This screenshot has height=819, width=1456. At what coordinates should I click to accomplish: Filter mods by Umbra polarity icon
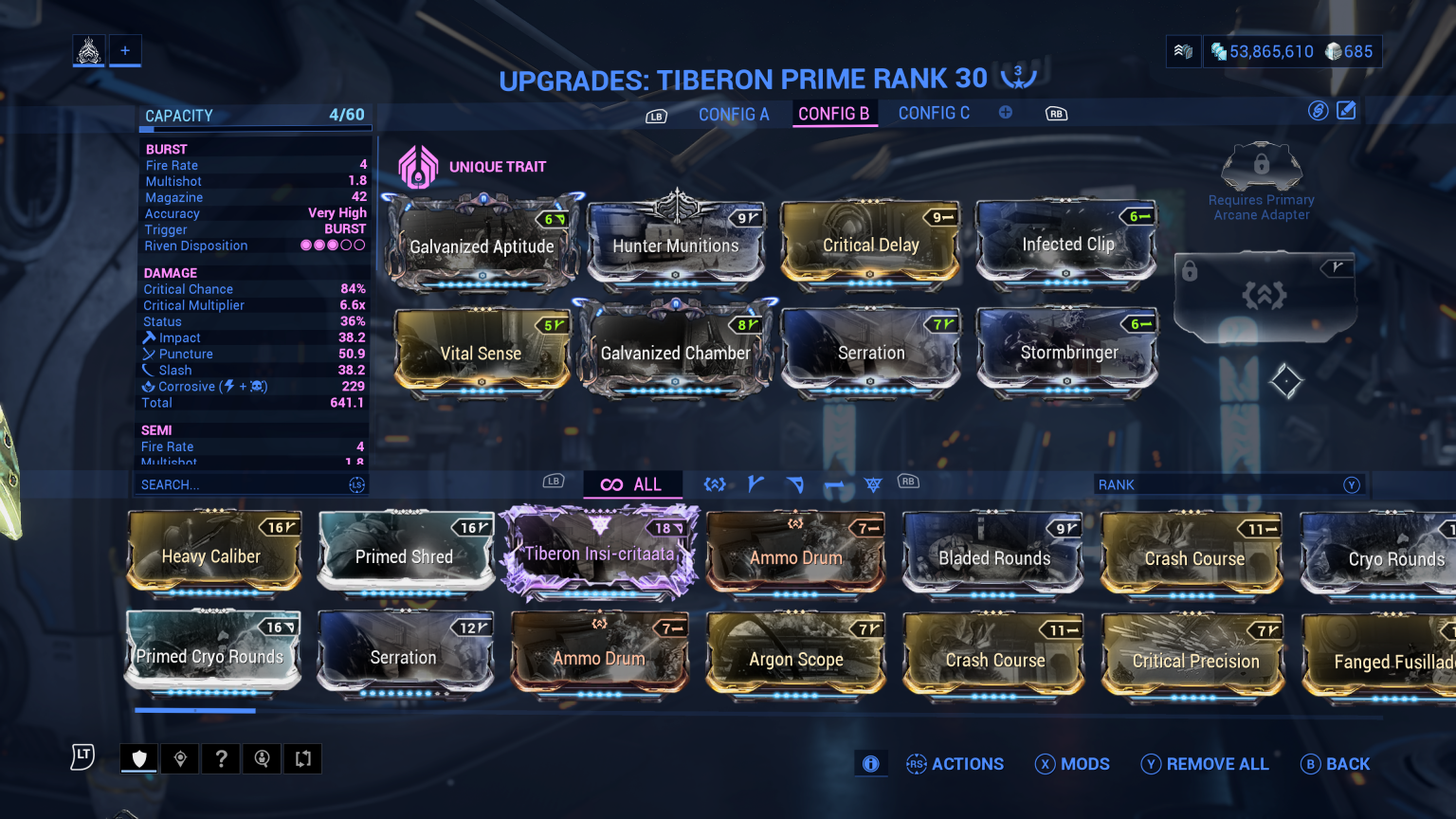(x=715, y=483)
